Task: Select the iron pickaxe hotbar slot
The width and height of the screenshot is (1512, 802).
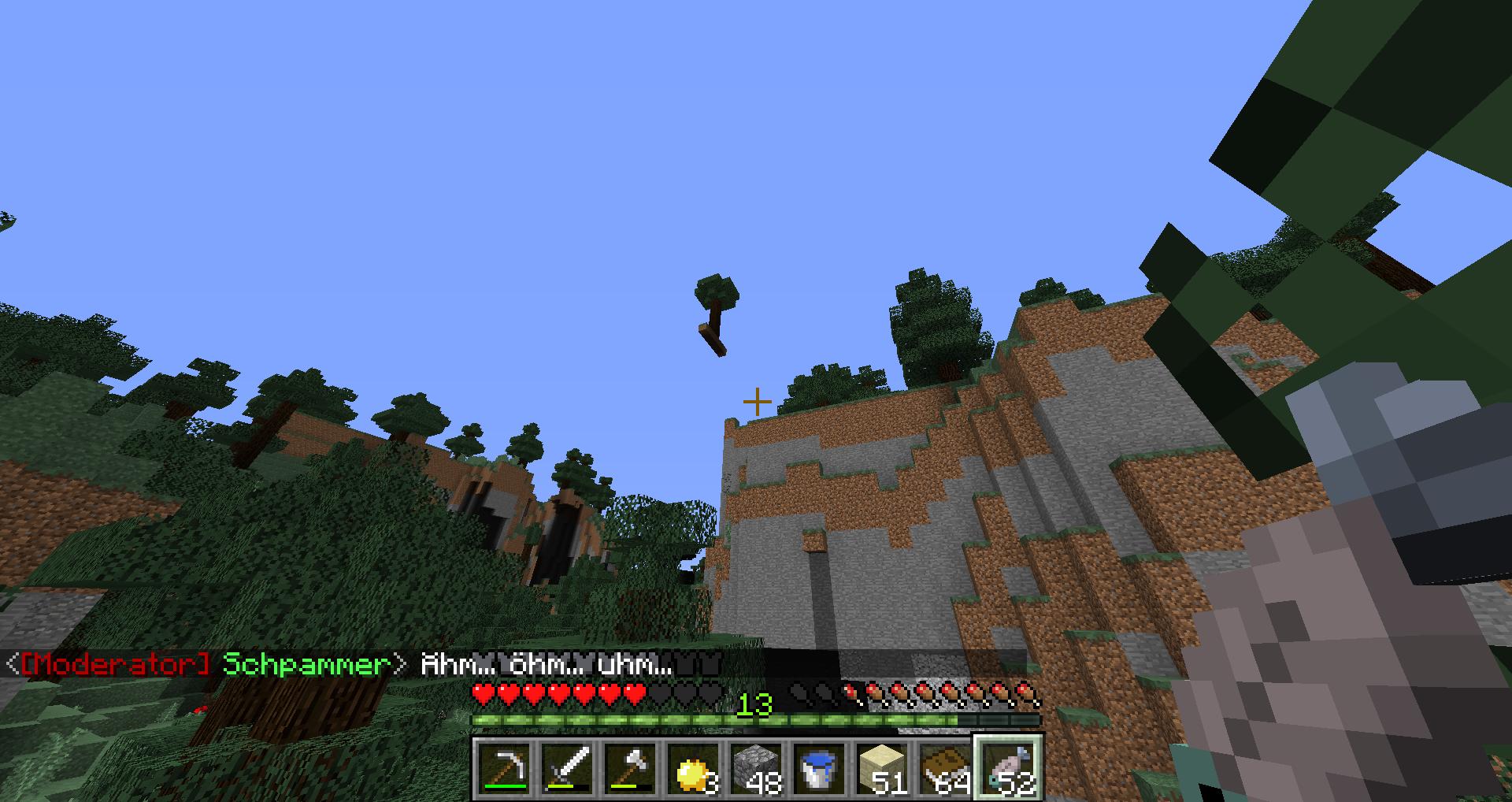Action: (504, 768)
